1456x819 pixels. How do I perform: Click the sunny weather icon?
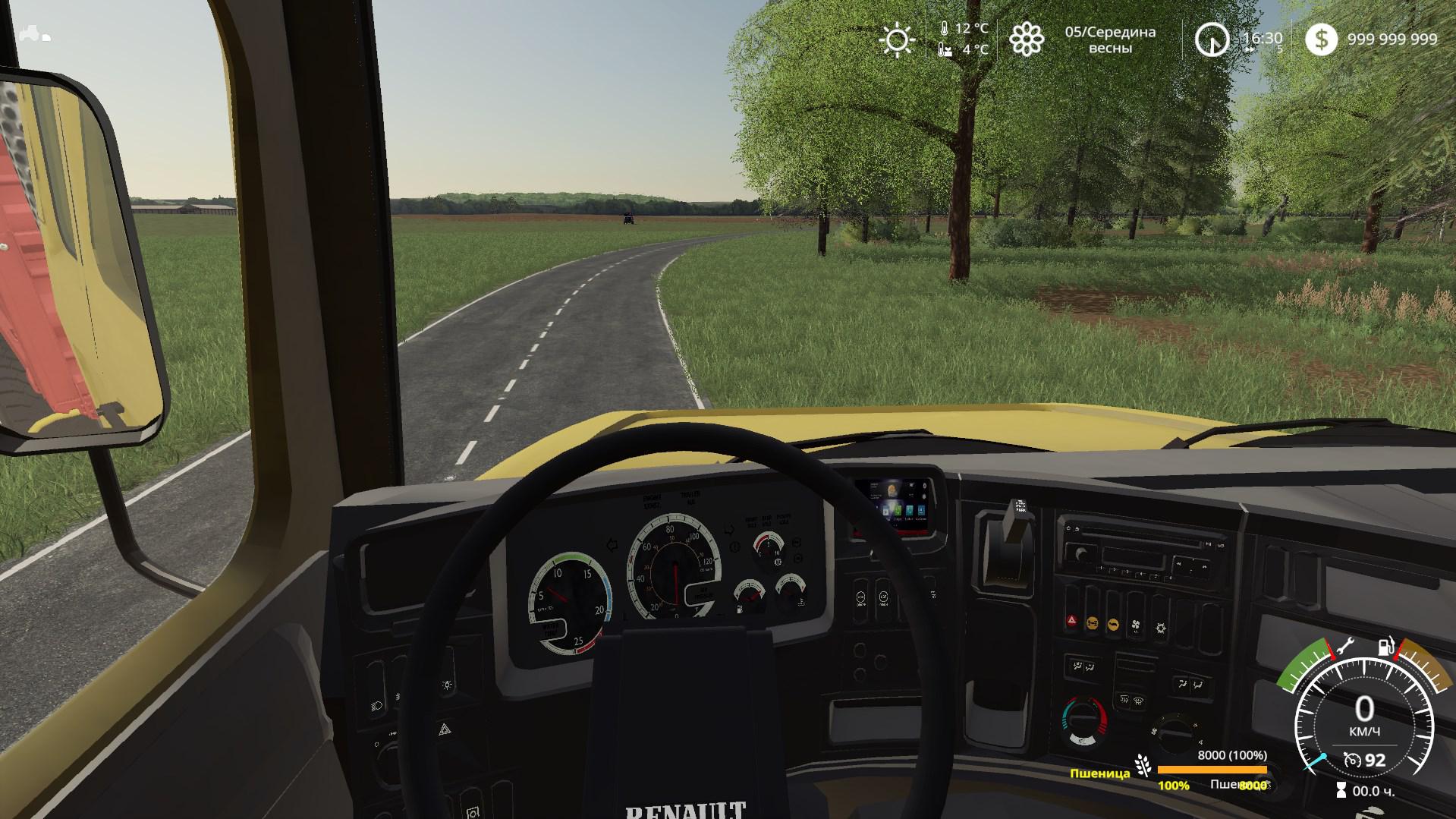[897, 39]
